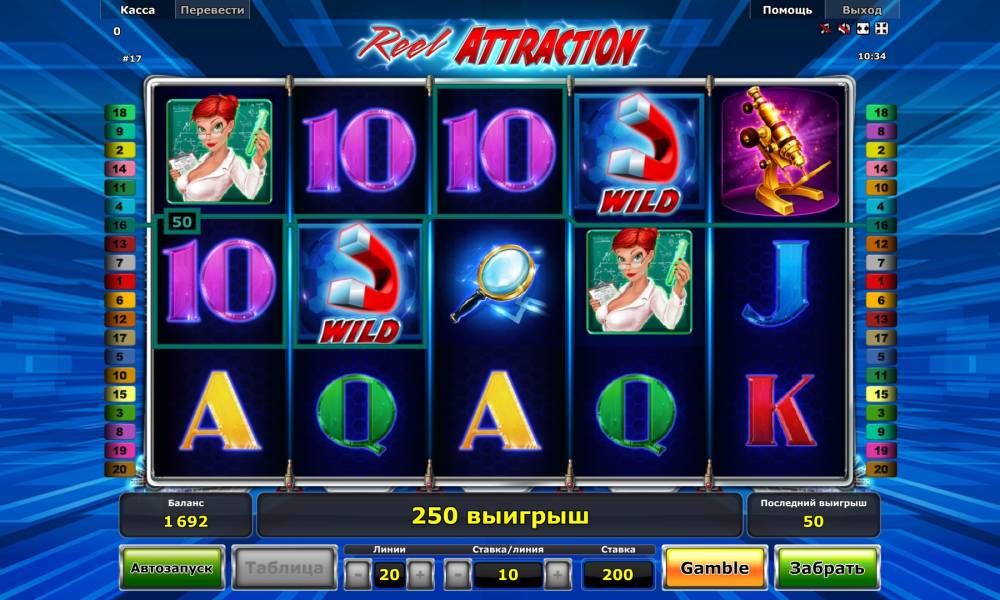This screenshot has width=1000, height=600.
Task: Exit the game via Выход
Action: point(860,10)
